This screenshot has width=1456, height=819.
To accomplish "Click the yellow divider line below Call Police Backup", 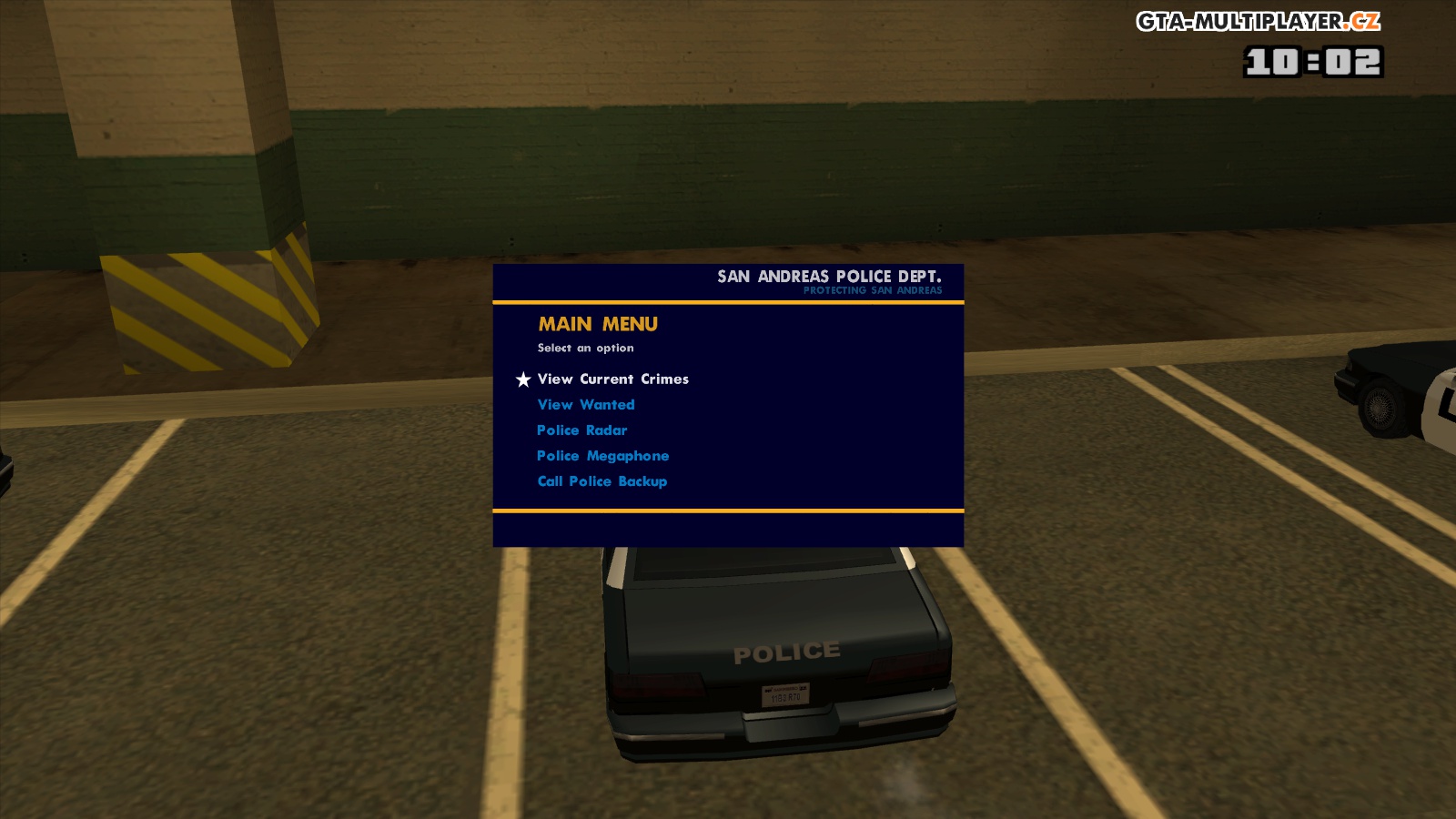I will tap(726, 511).
